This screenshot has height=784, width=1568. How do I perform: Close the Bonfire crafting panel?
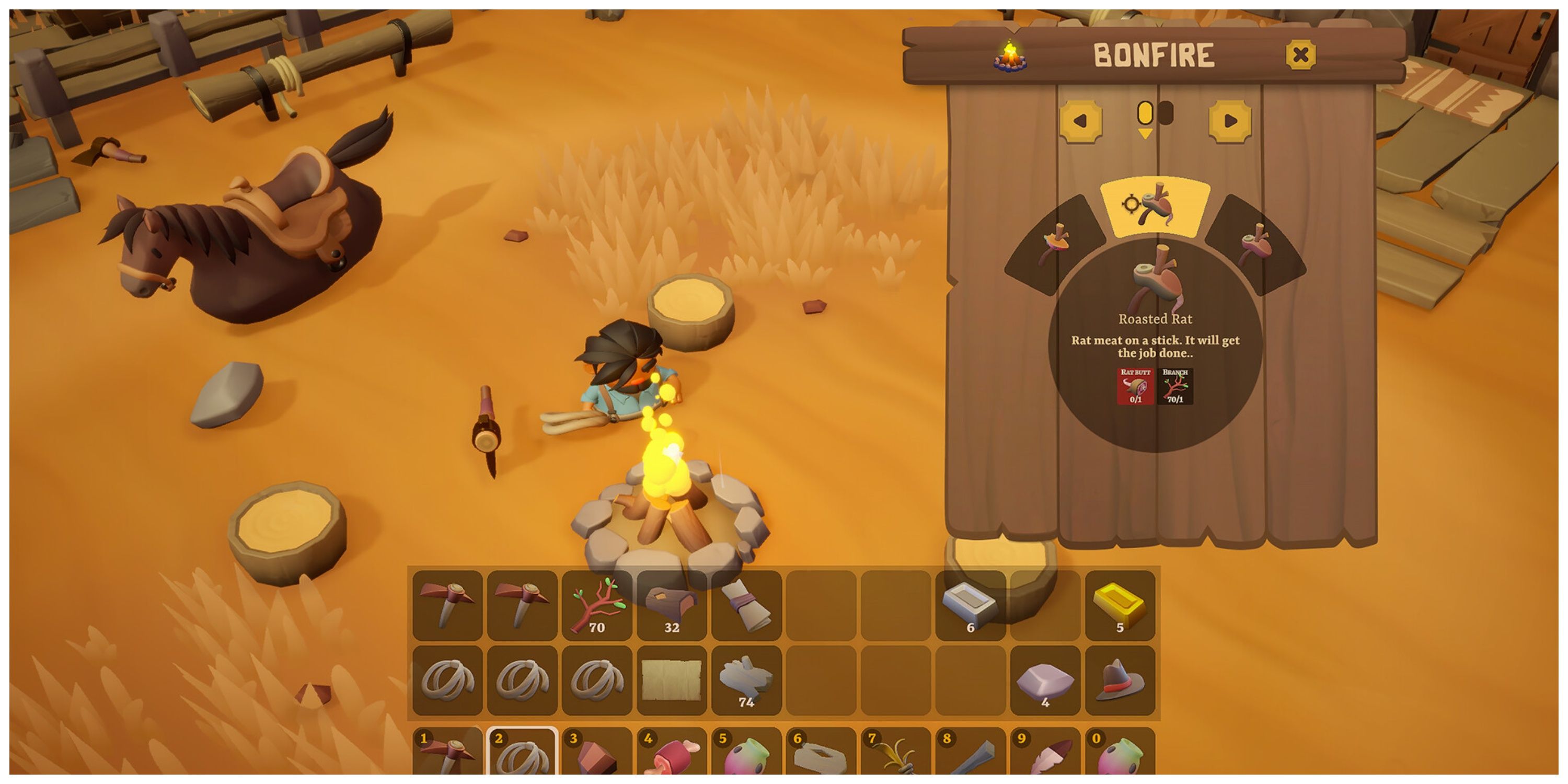click(1300, 55)
